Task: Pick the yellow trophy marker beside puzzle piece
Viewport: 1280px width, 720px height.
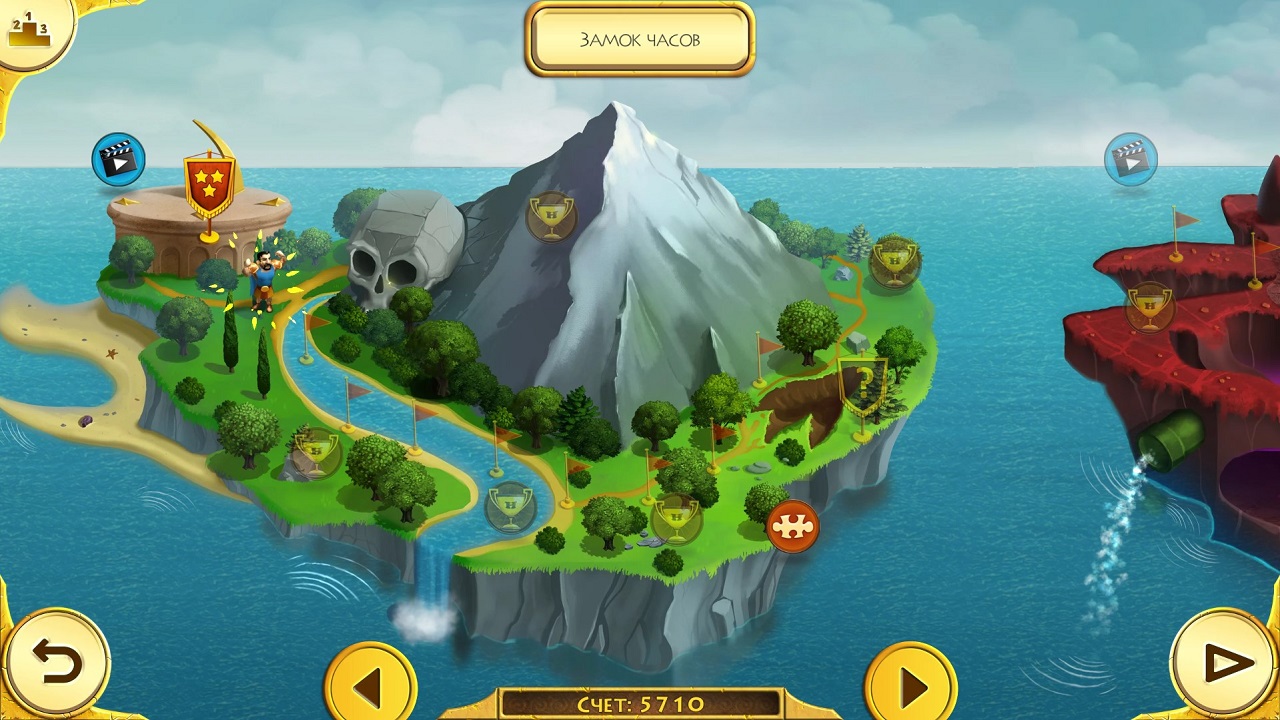Action: point(676,518)
